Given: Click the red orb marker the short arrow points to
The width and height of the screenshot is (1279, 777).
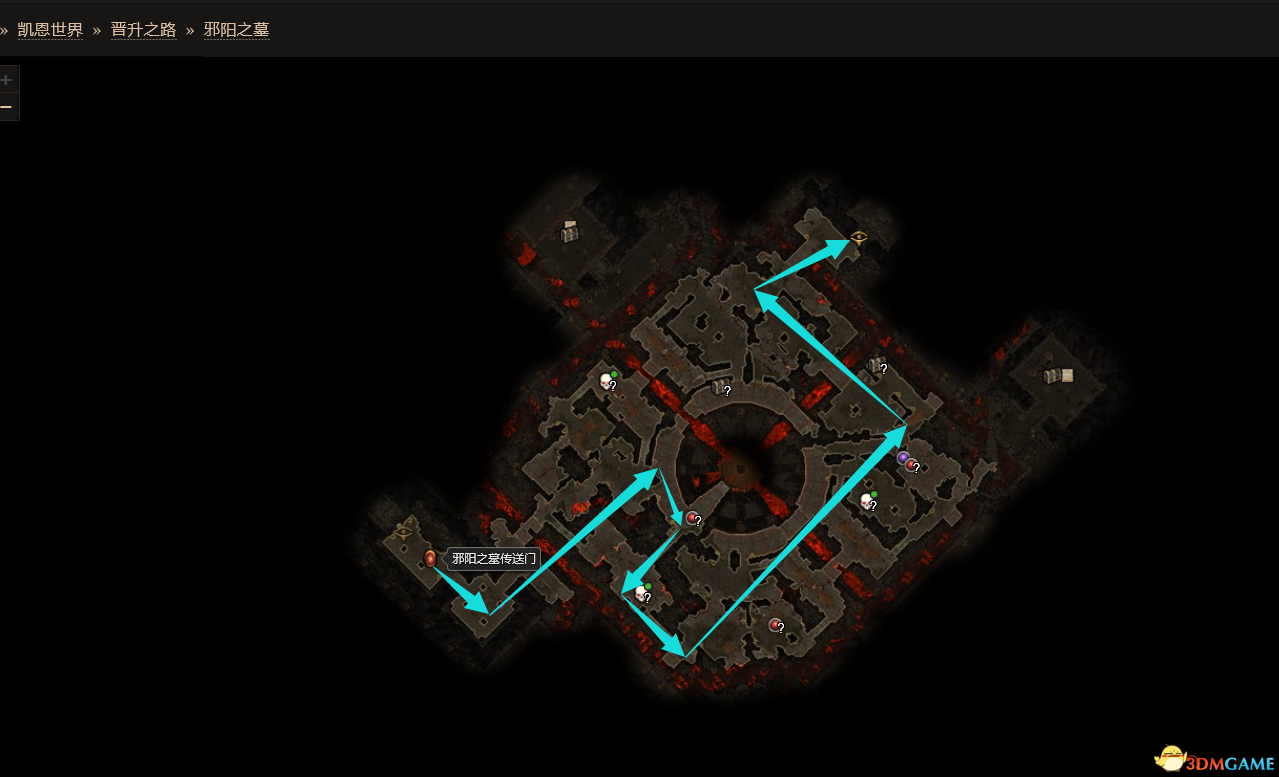Looking at the screenshot, I should (691, 517).
